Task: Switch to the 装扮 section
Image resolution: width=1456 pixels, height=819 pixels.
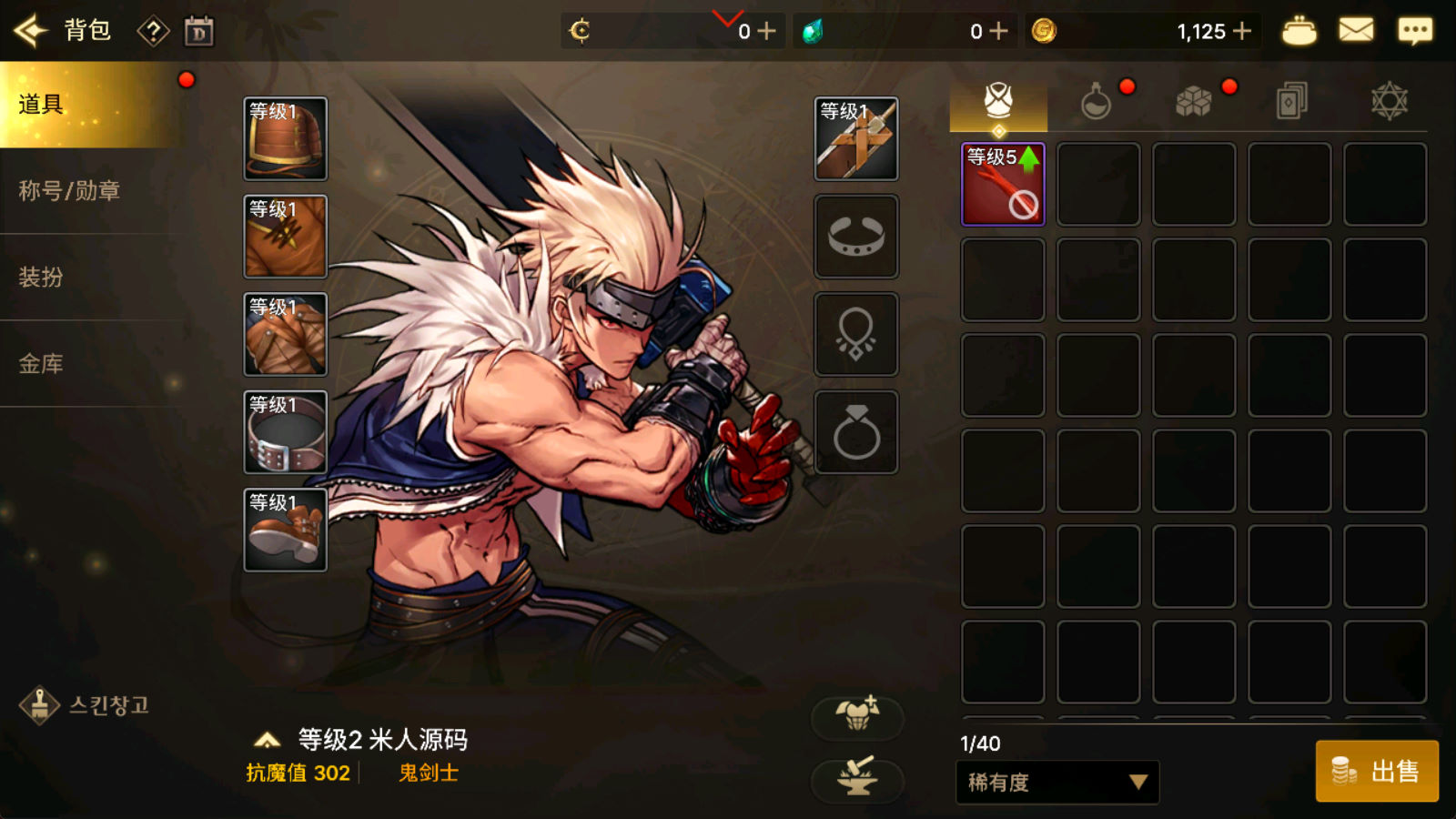Action: [42, 277]
